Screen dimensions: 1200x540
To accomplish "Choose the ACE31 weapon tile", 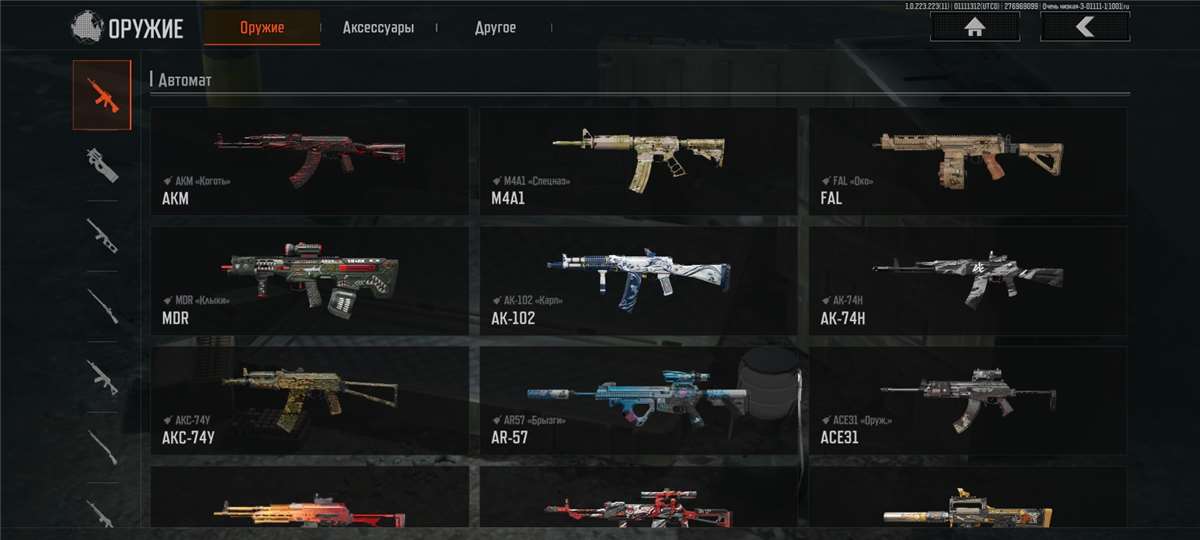I will pos(967,400).
